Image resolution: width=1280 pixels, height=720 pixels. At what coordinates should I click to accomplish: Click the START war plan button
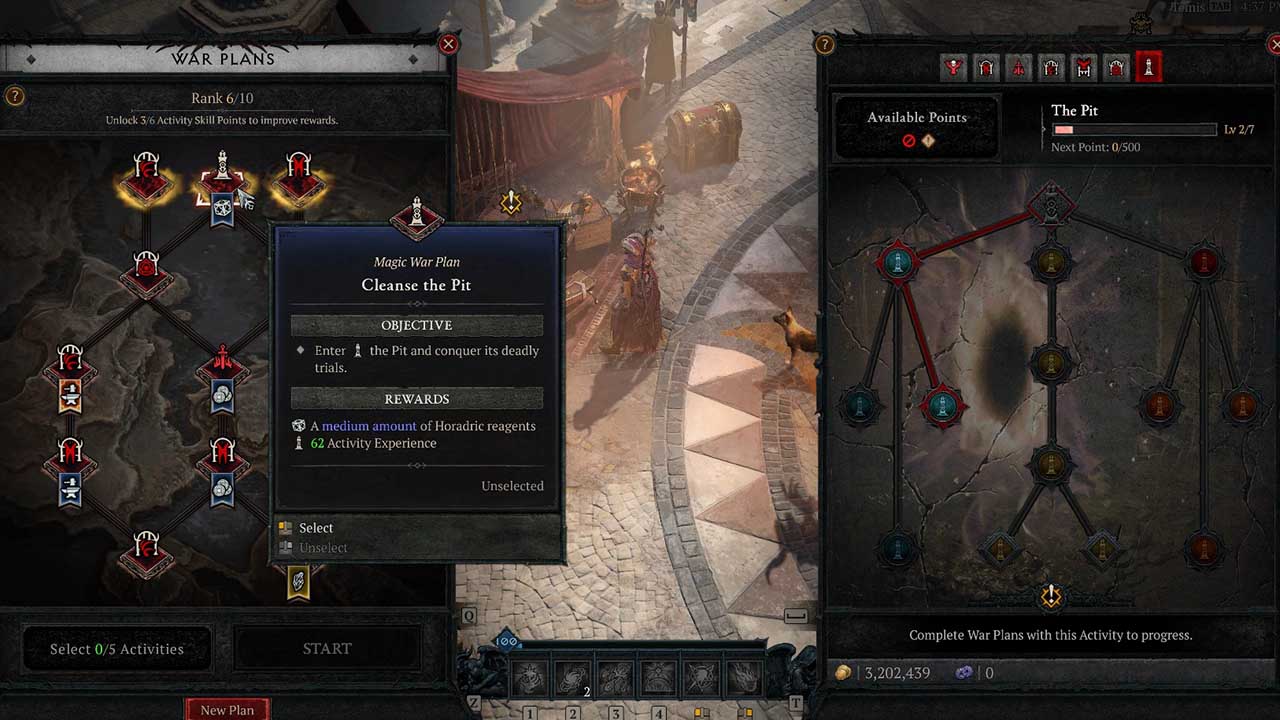click(x=326, y=649)
